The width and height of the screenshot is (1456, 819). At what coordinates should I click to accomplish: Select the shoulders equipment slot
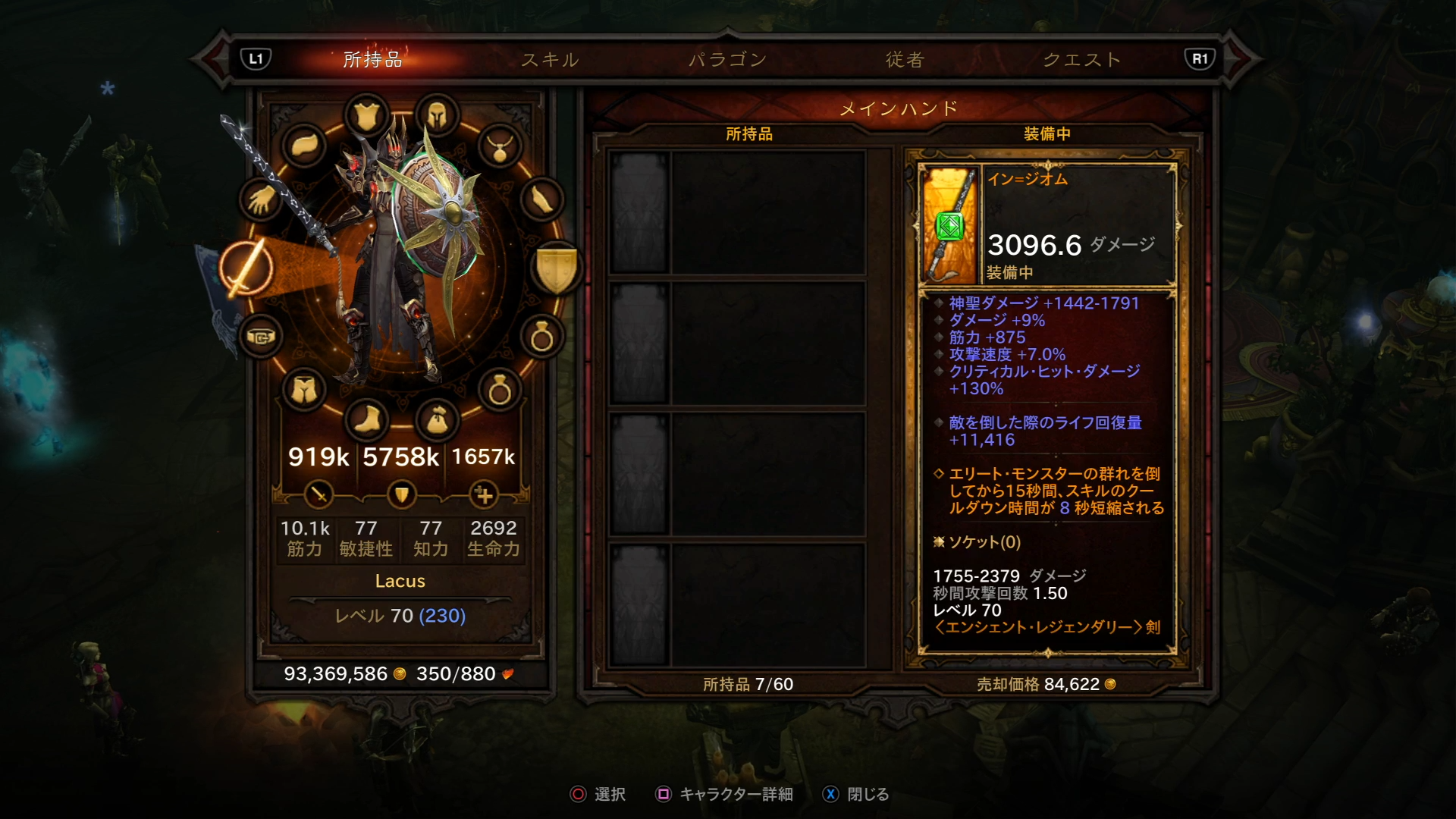click(x=304, y=146)
